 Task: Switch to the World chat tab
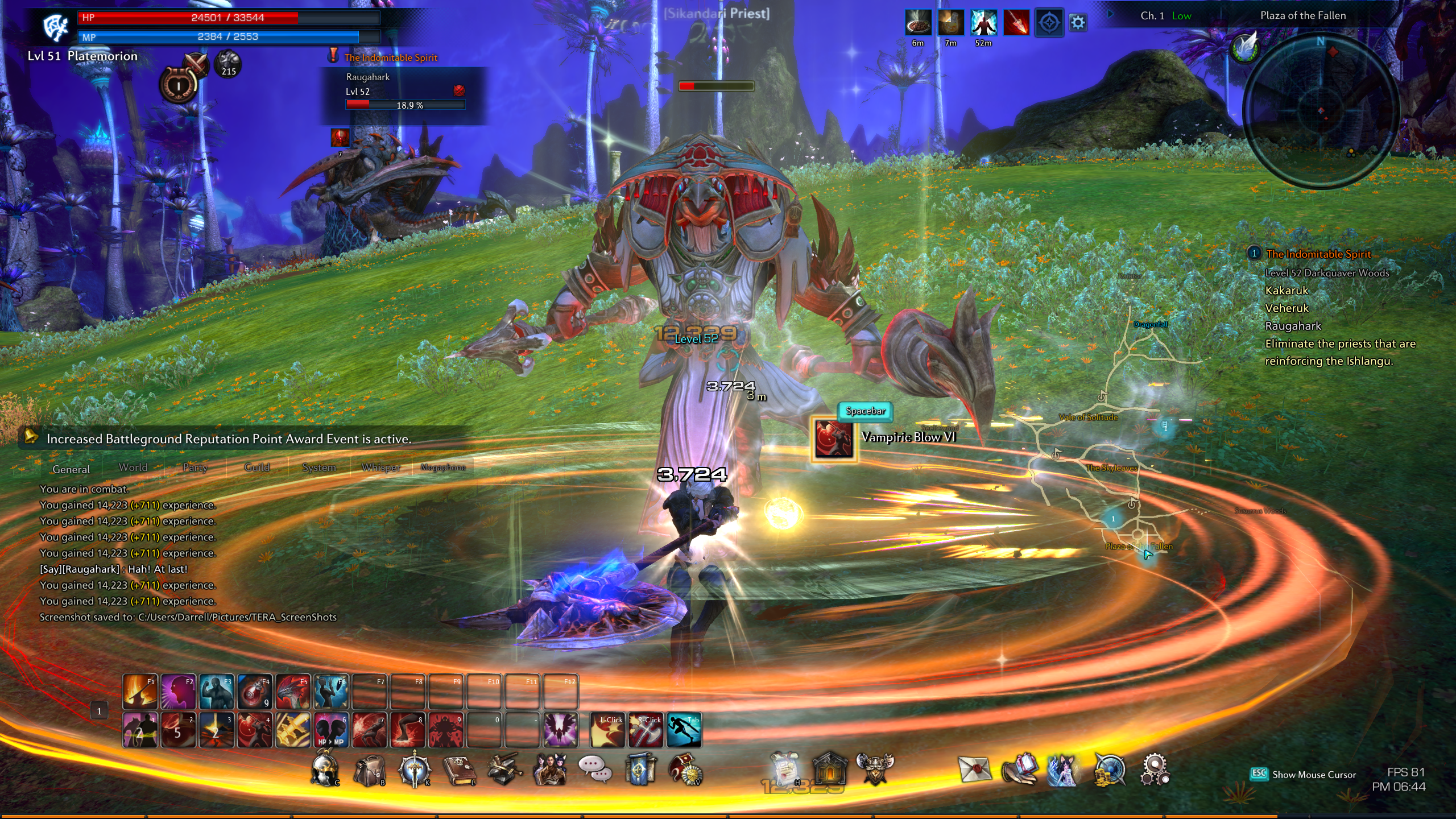133,468
